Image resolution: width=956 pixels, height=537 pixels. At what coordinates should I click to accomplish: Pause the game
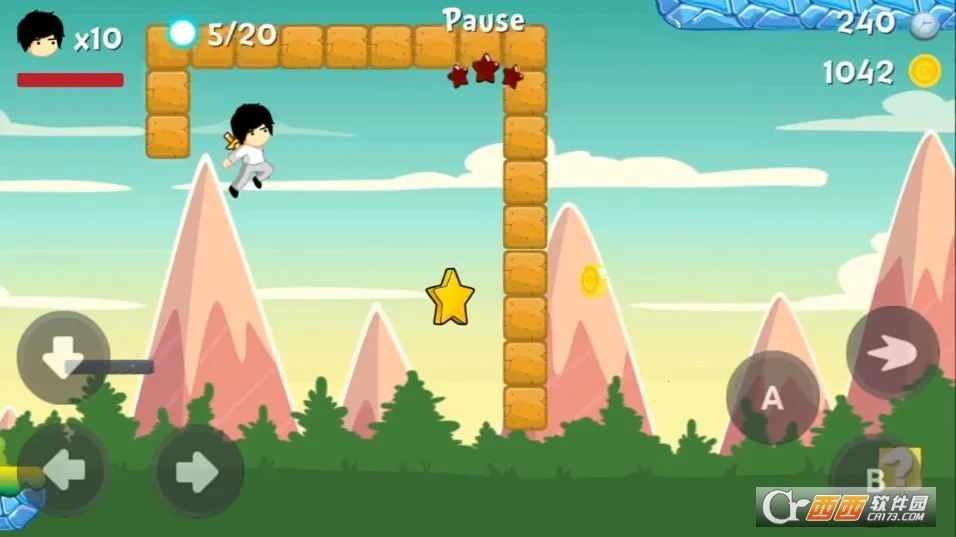click(484, 20)
